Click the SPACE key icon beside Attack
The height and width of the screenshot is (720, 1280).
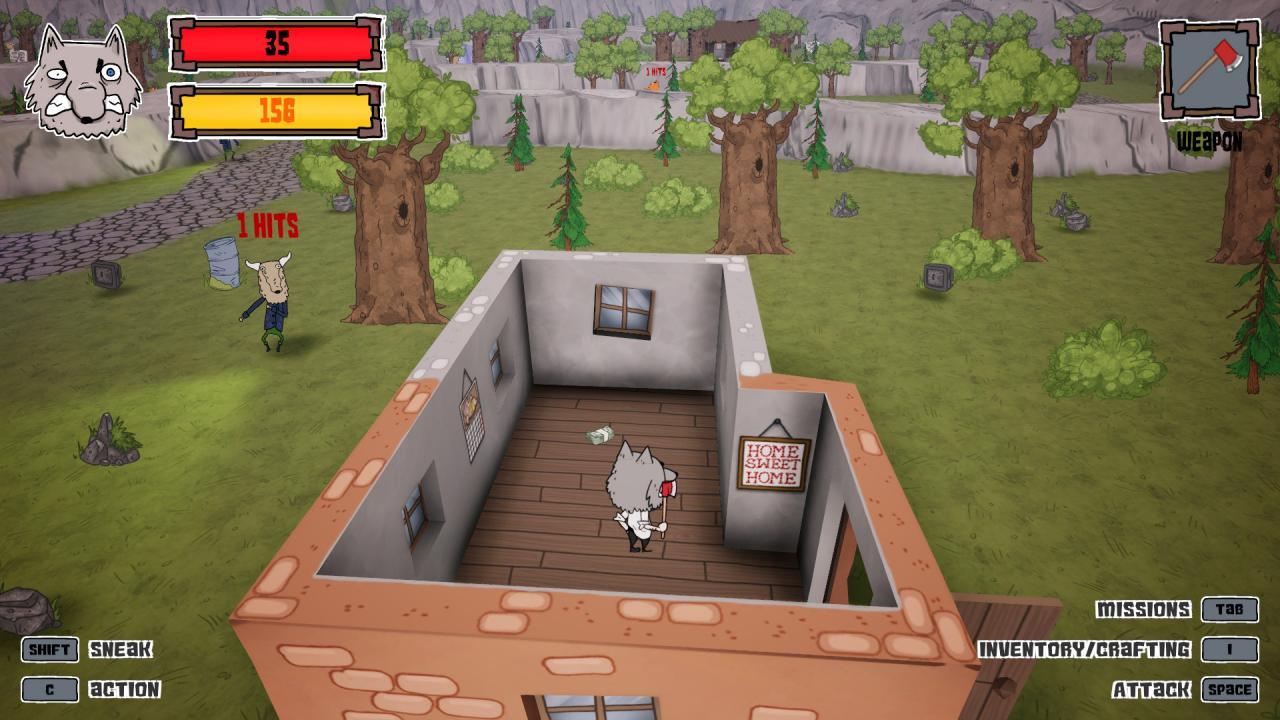[1229, 688]
